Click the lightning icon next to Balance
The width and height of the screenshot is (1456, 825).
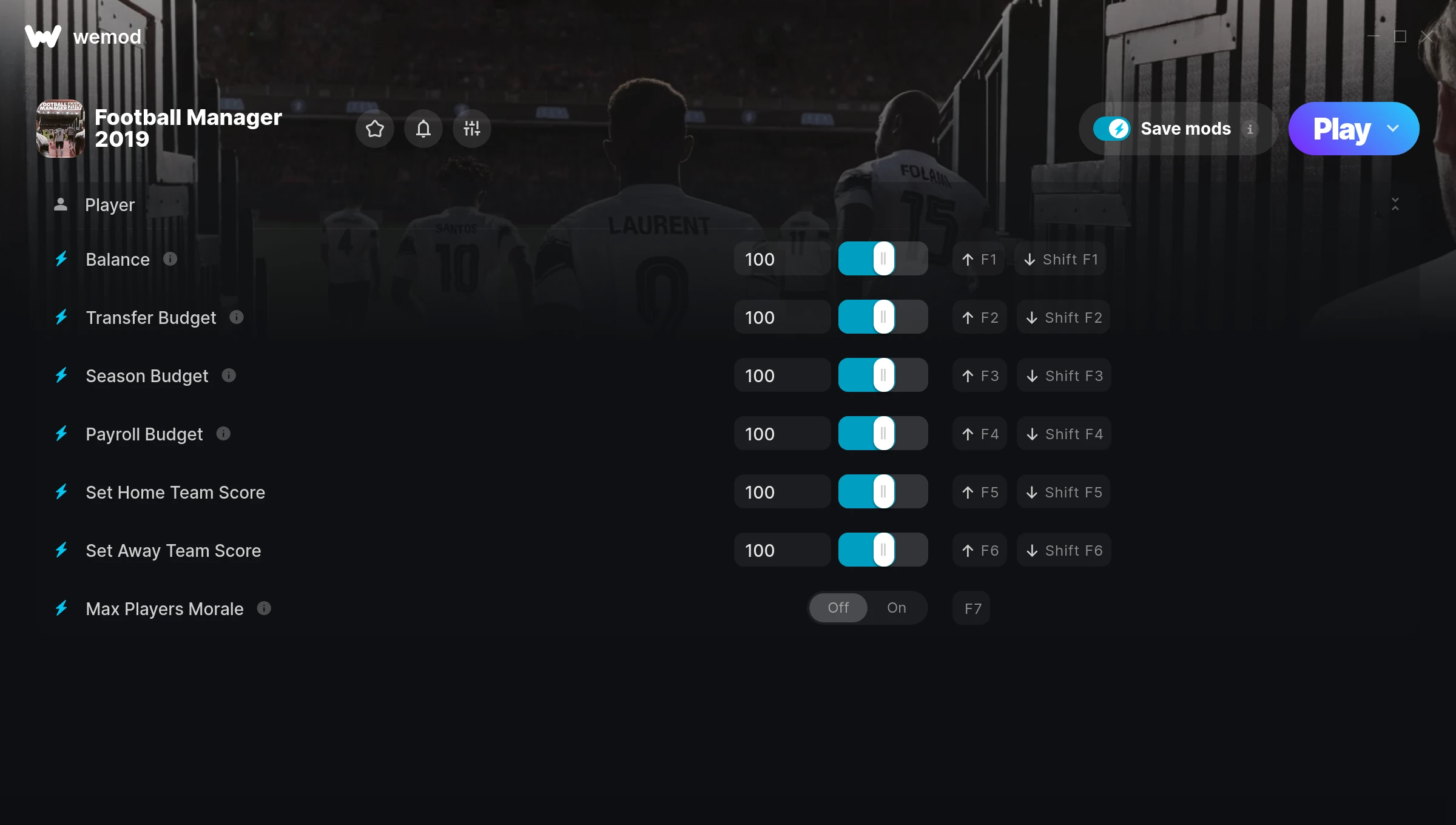pyautogui.click(x=61, y=259)
